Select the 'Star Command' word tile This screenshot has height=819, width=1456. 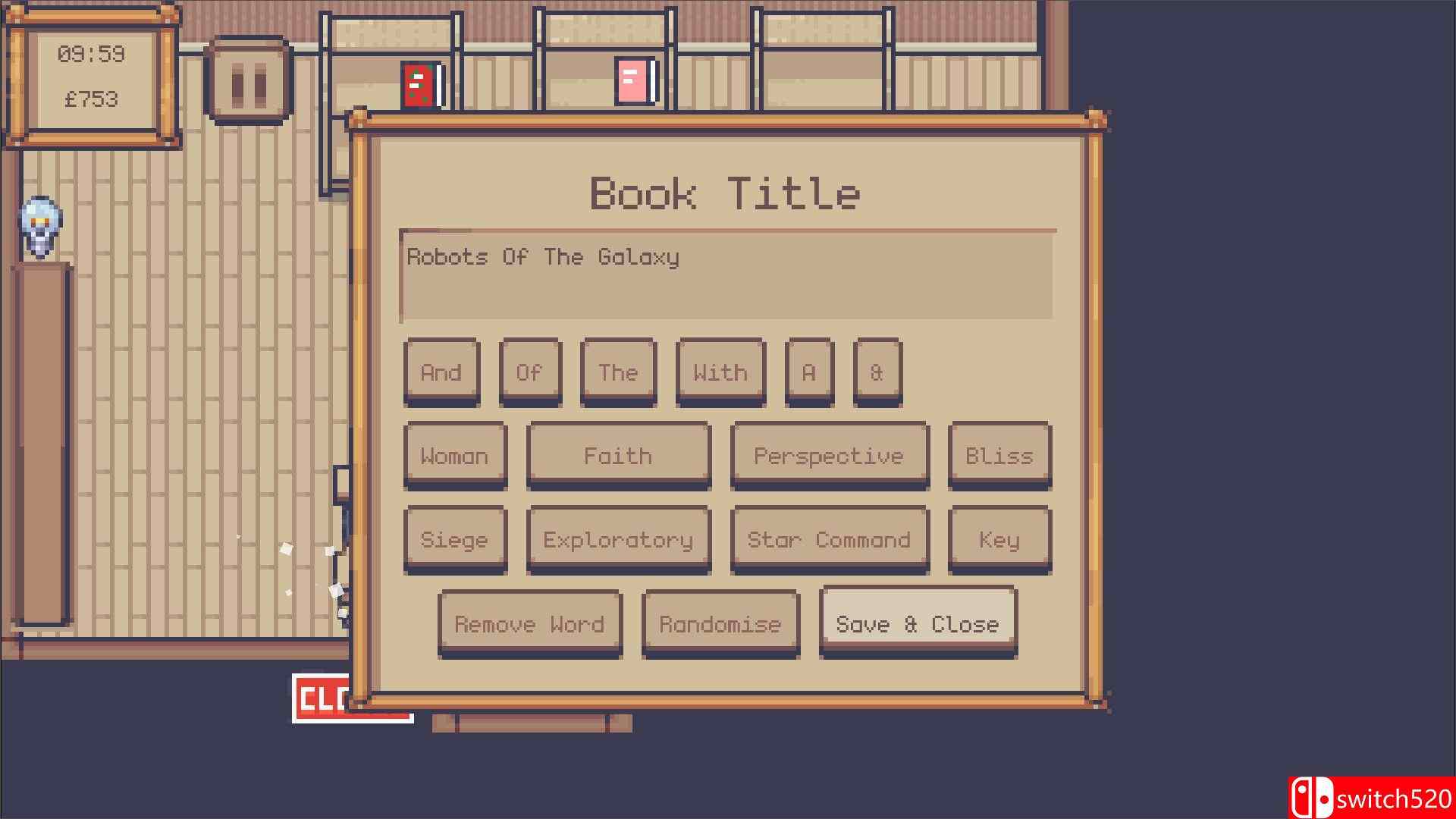point(829,540)
